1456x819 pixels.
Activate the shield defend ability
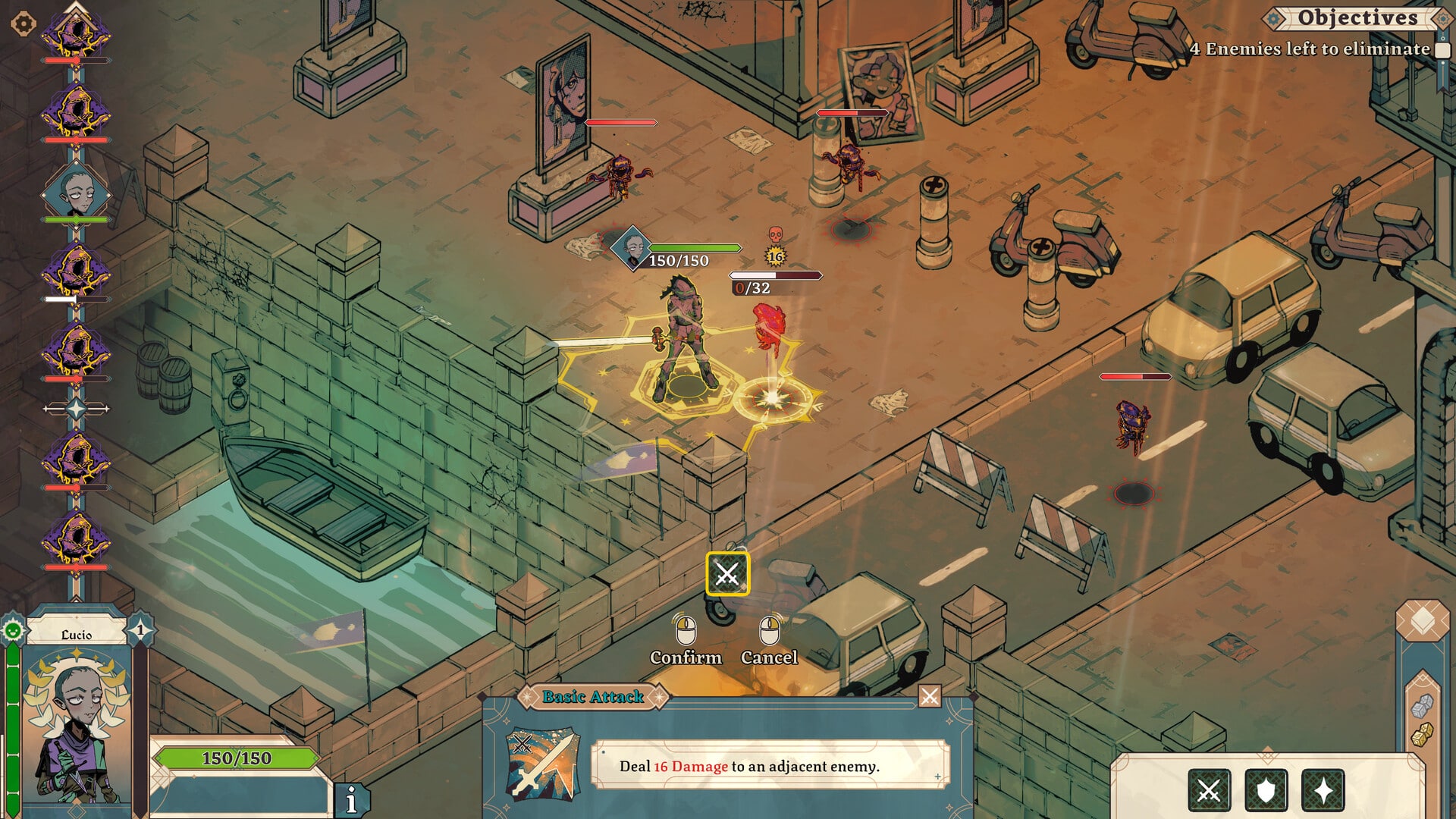tap(1266, 791)
